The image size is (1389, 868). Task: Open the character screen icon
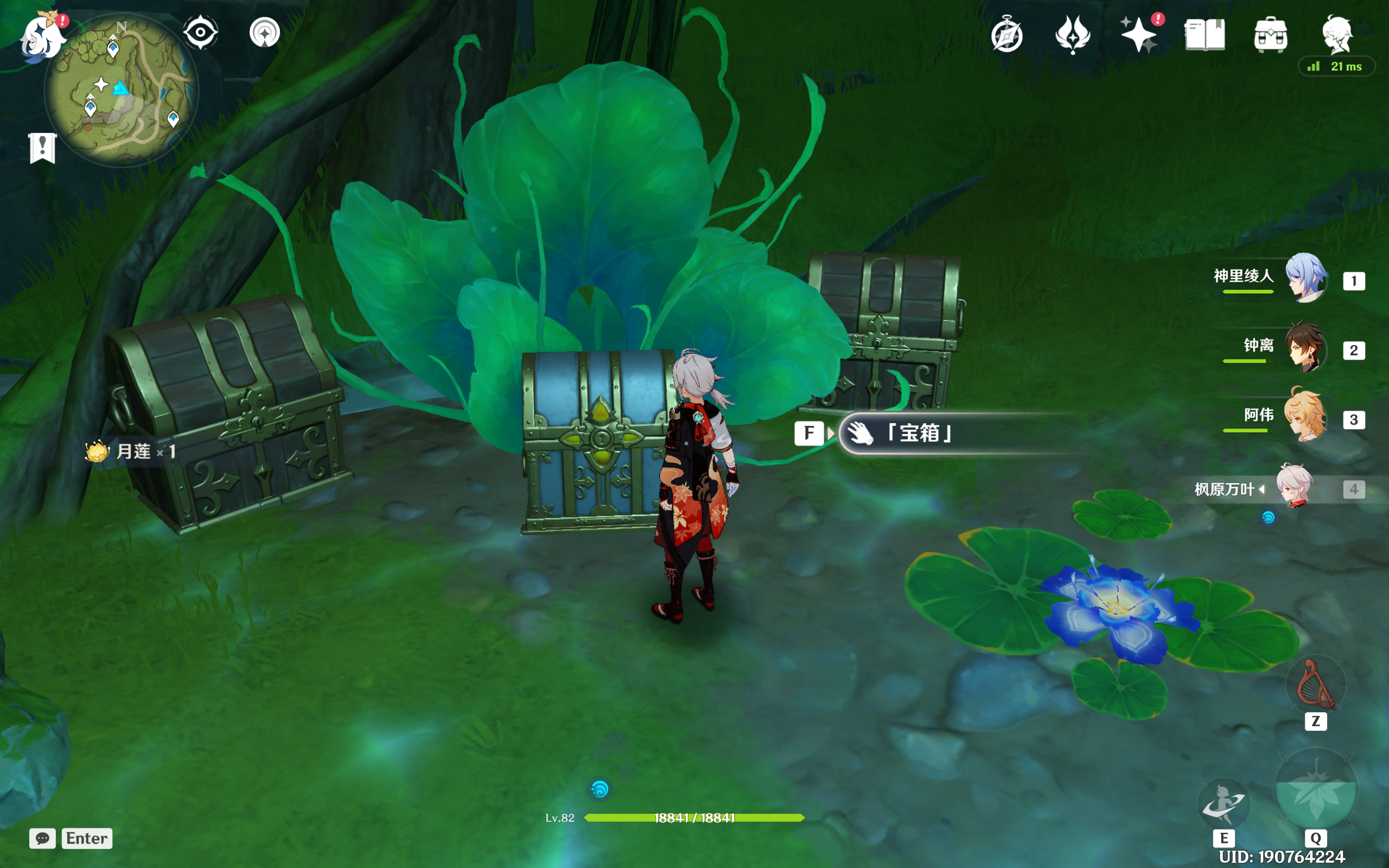[x=1337, y=34]
